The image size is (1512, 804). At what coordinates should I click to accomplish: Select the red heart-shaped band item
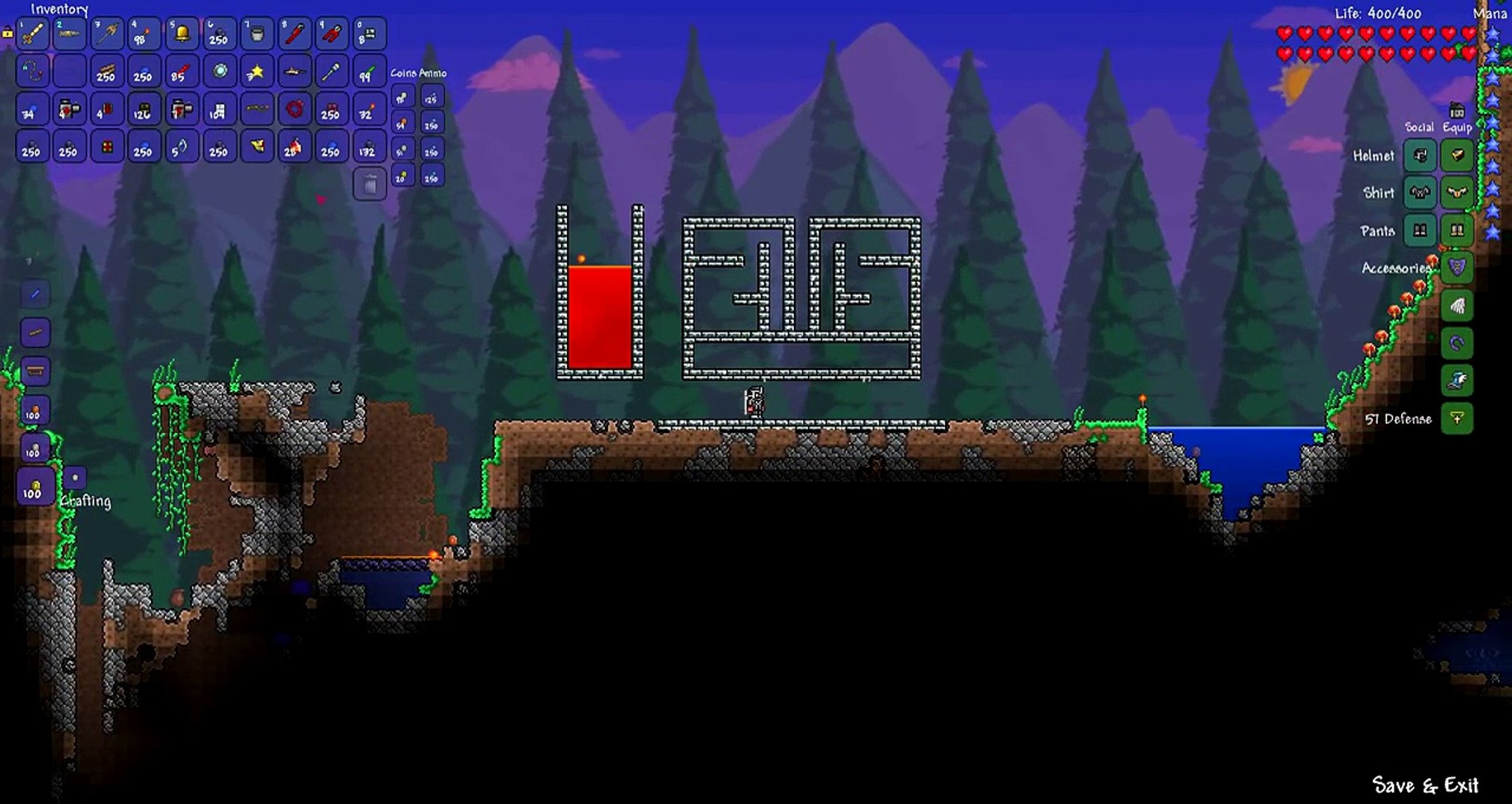(295, 110)
